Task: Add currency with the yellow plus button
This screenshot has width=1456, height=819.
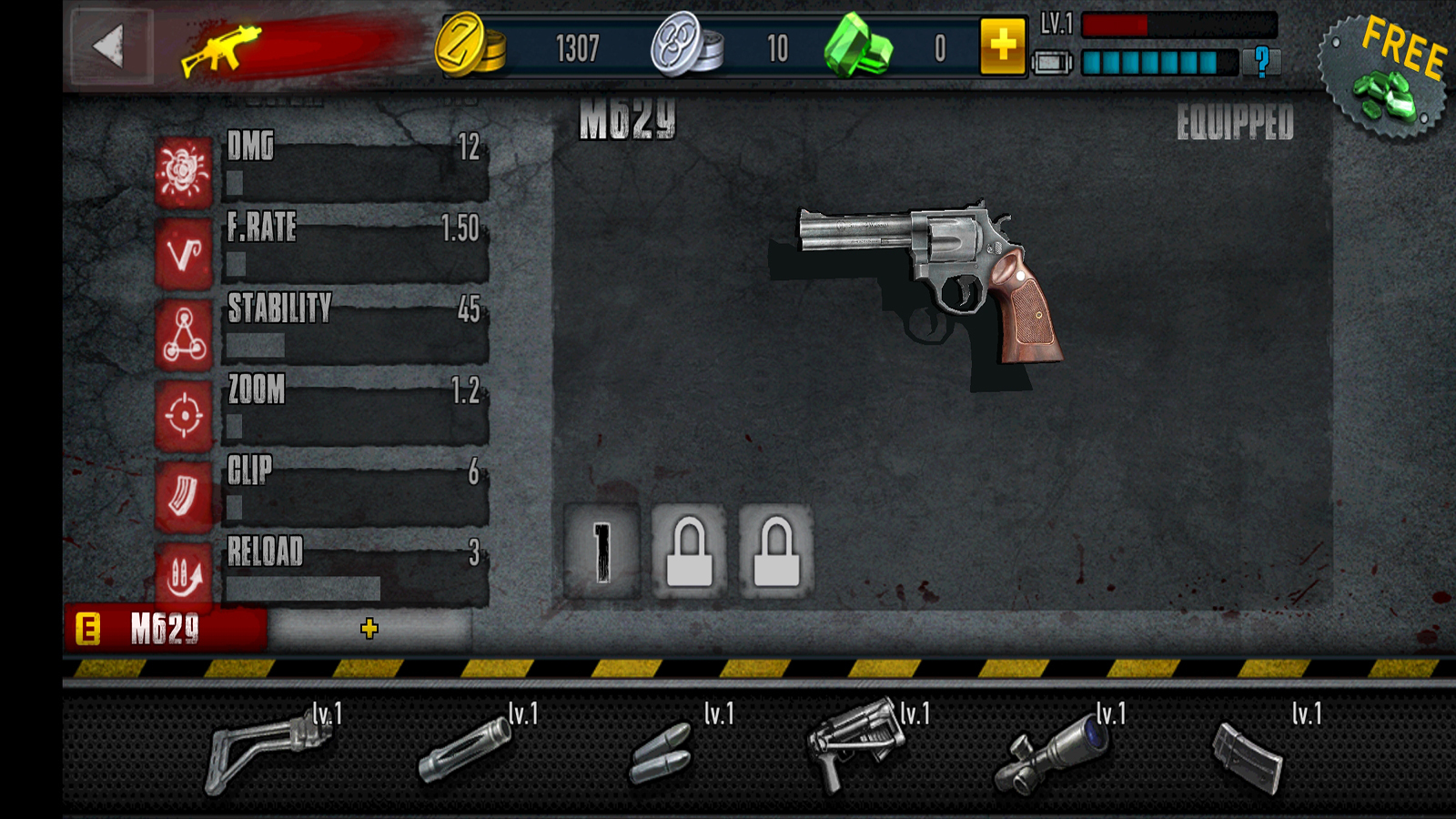Action: pyautogui.click(x=1002, y=45)
